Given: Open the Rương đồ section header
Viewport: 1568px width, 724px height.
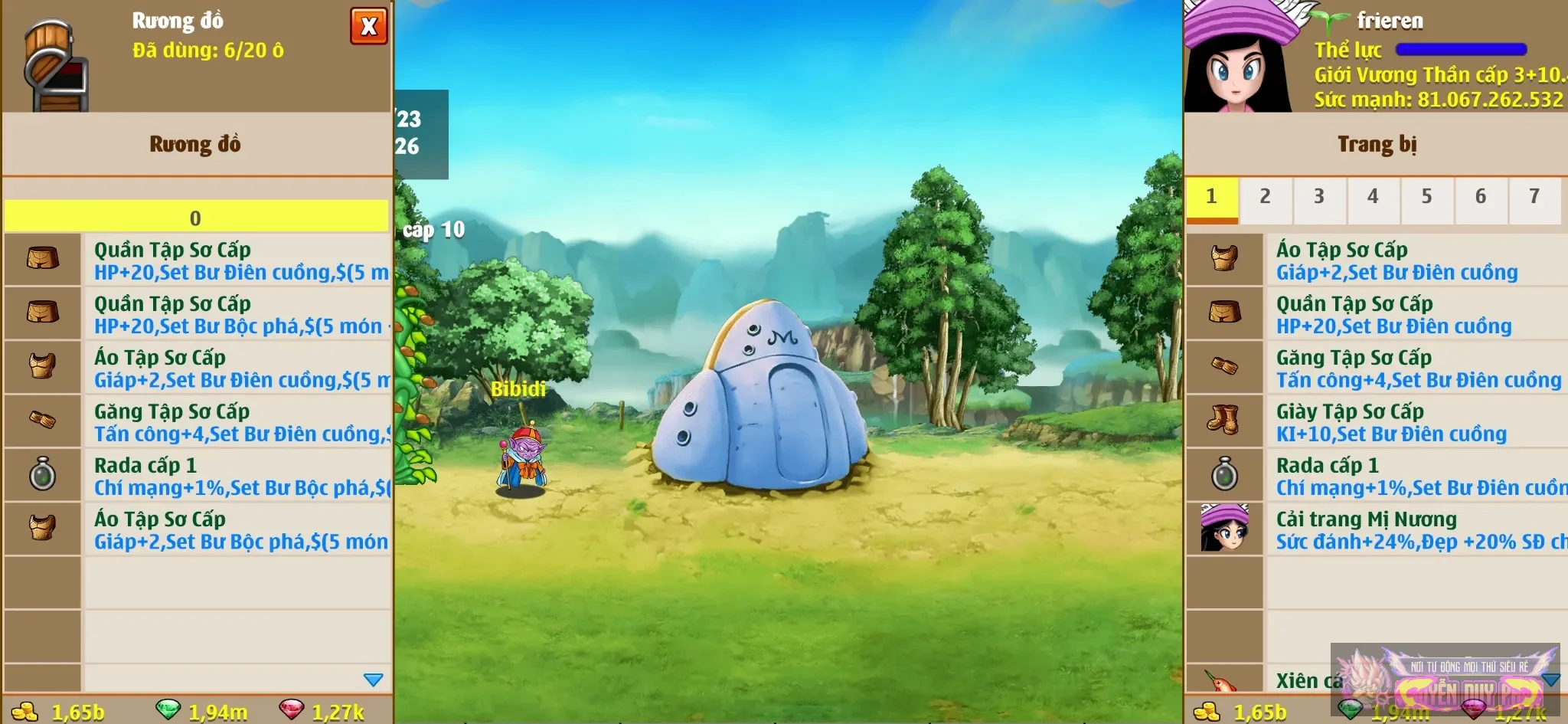Looking at the screenshot, I should pos(196,145).
